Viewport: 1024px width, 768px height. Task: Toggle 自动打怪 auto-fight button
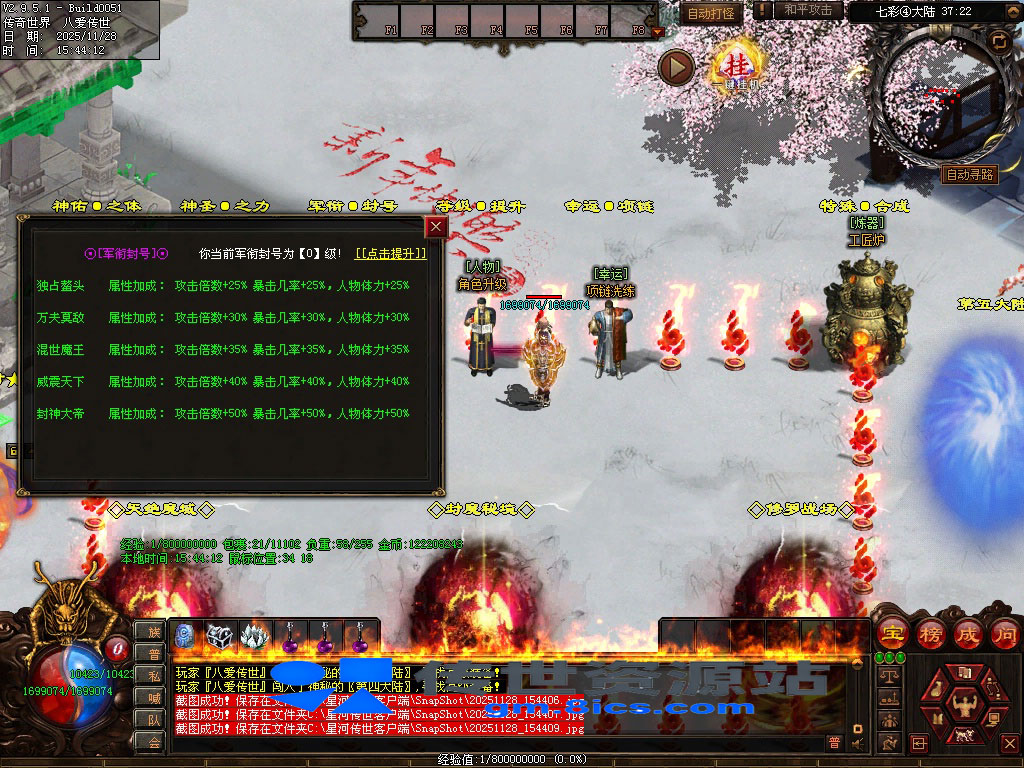(x=711, y=13)
